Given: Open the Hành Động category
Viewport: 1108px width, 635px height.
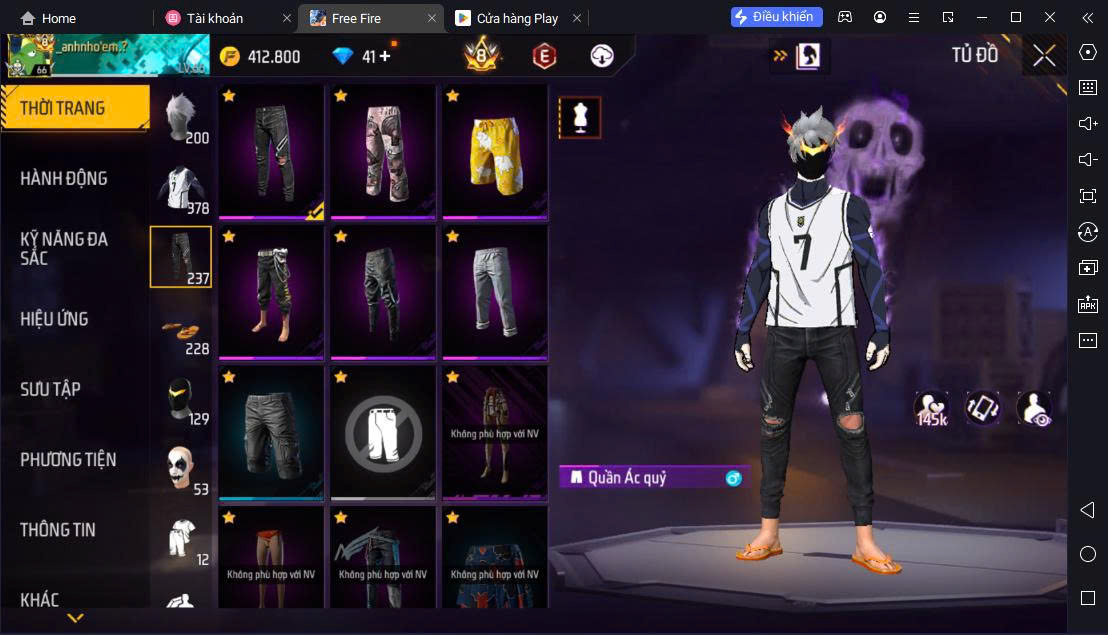Looking at the screenshot, I should click(64, 179).
